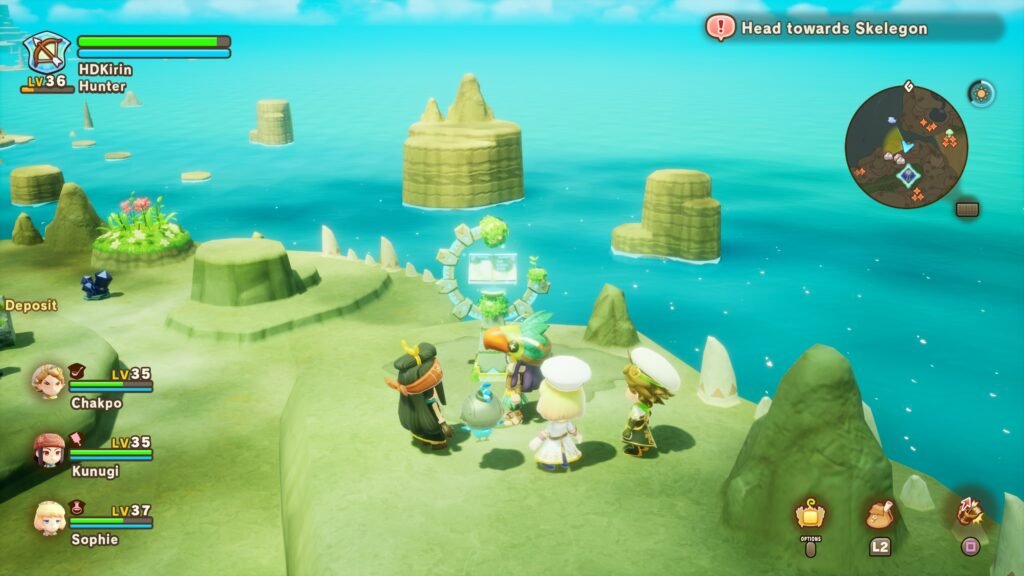
Task: Select Chakpo's party portrait
Action: 47,381
